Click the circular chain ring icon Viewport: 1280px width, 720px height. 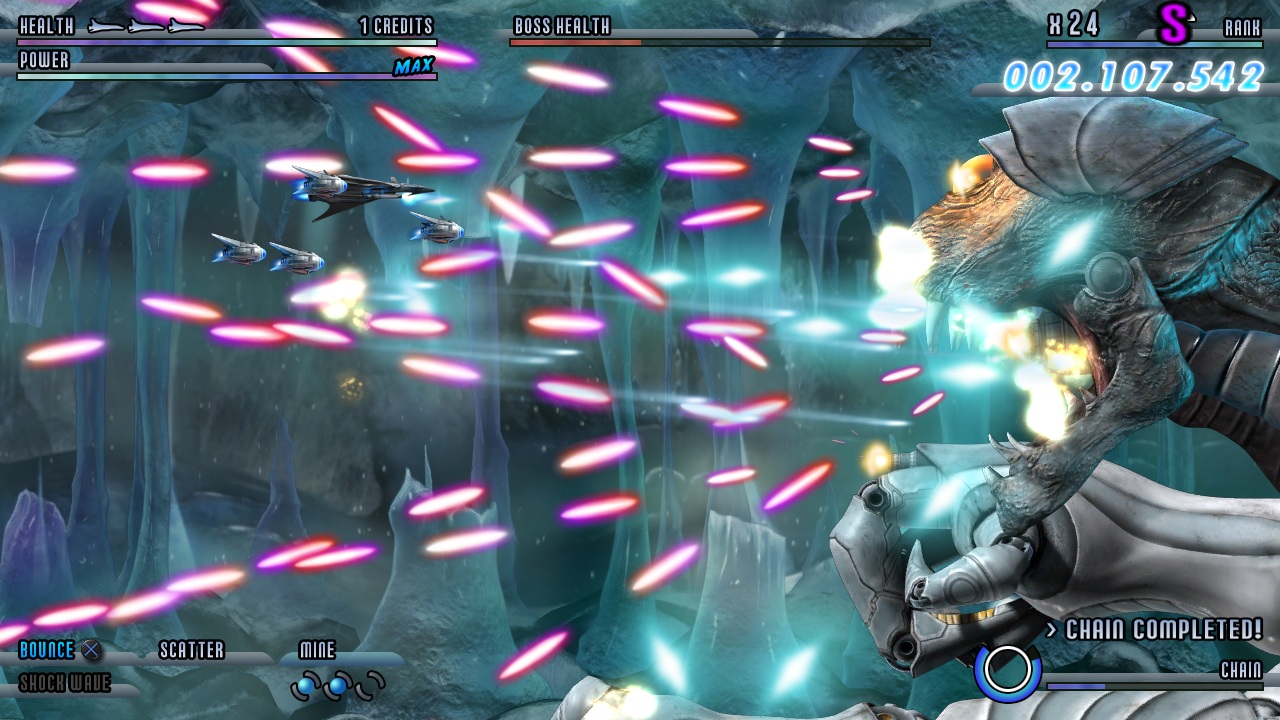[x=1007, y=671]
